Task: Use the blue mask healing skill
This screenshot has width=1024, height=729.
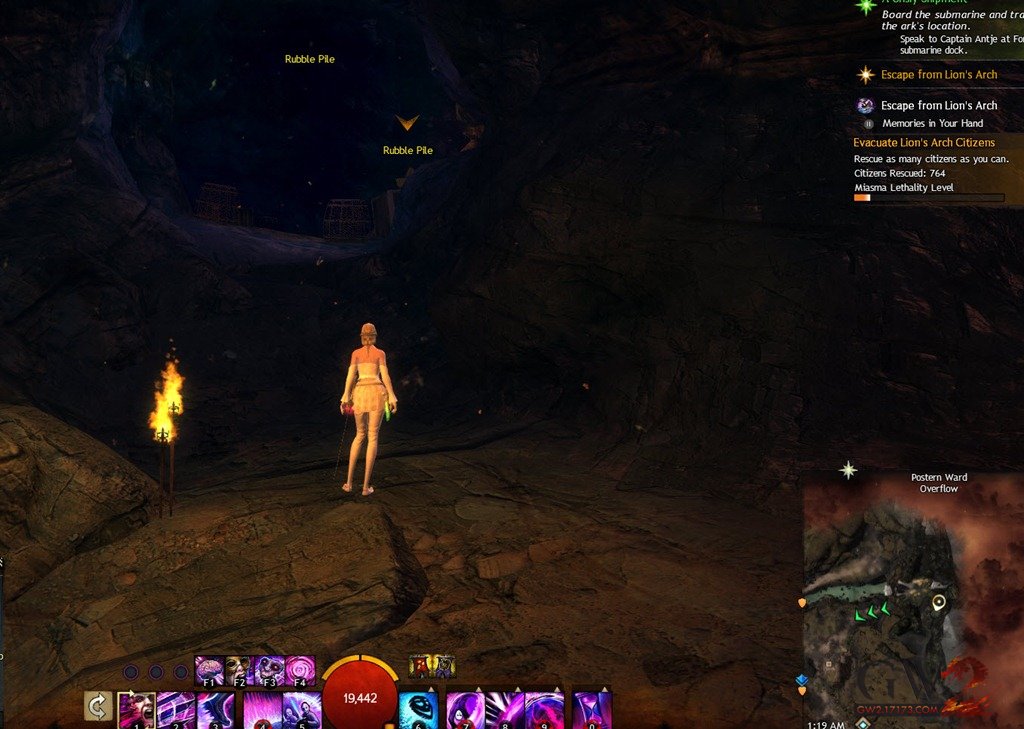Action: pyautogui.click(x=419, y=710)
